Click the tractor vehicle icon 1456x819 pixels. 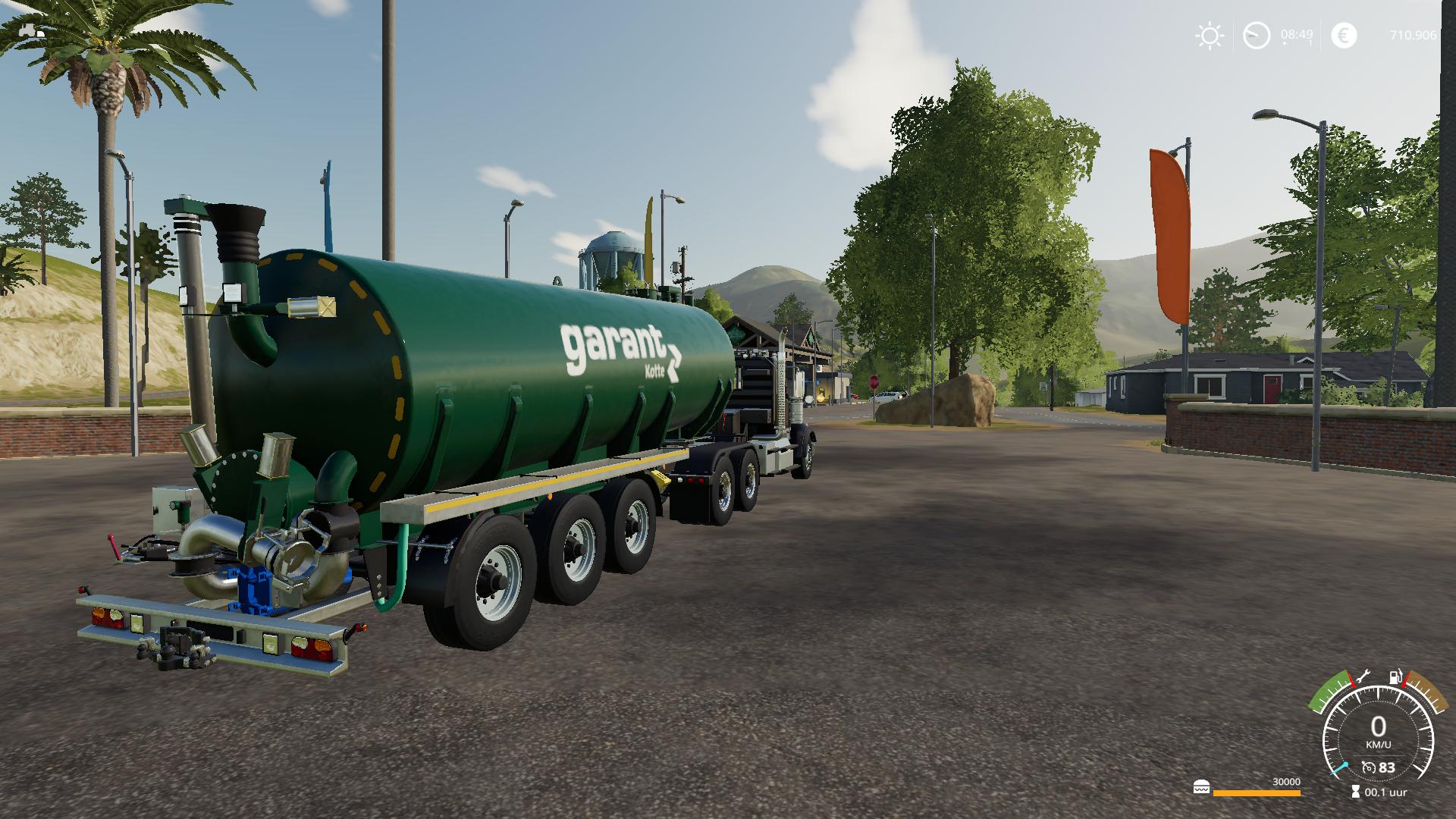click(x=30, y=31)
